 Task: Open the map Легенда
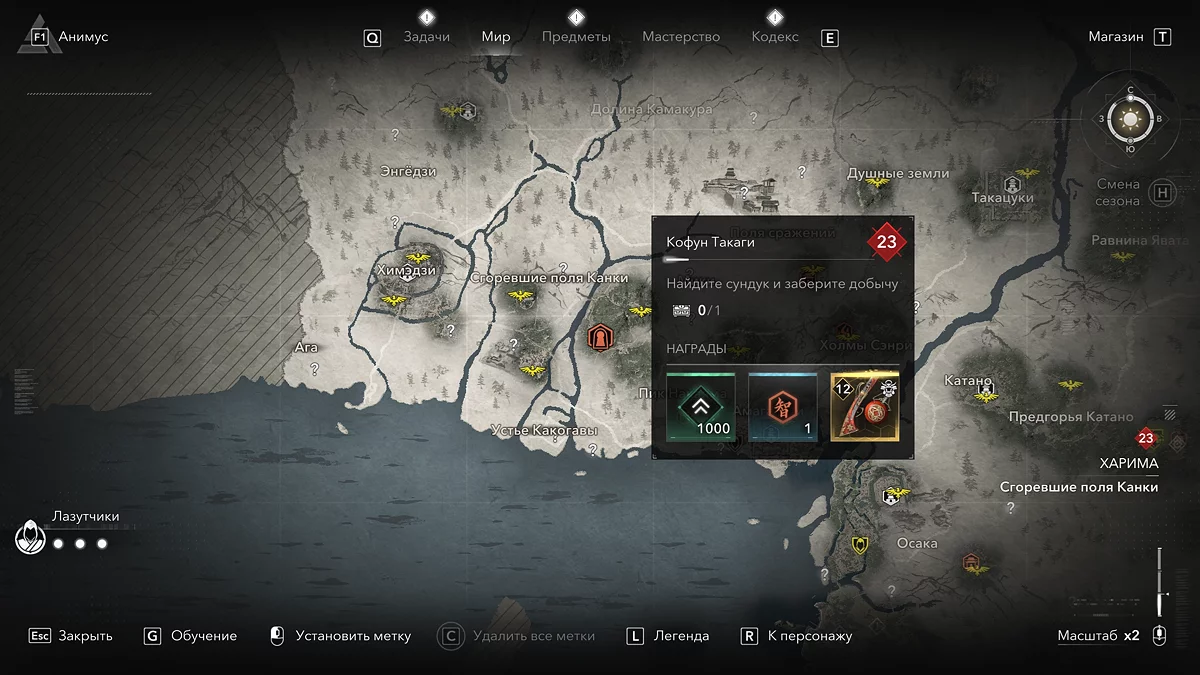click(681, 636)
